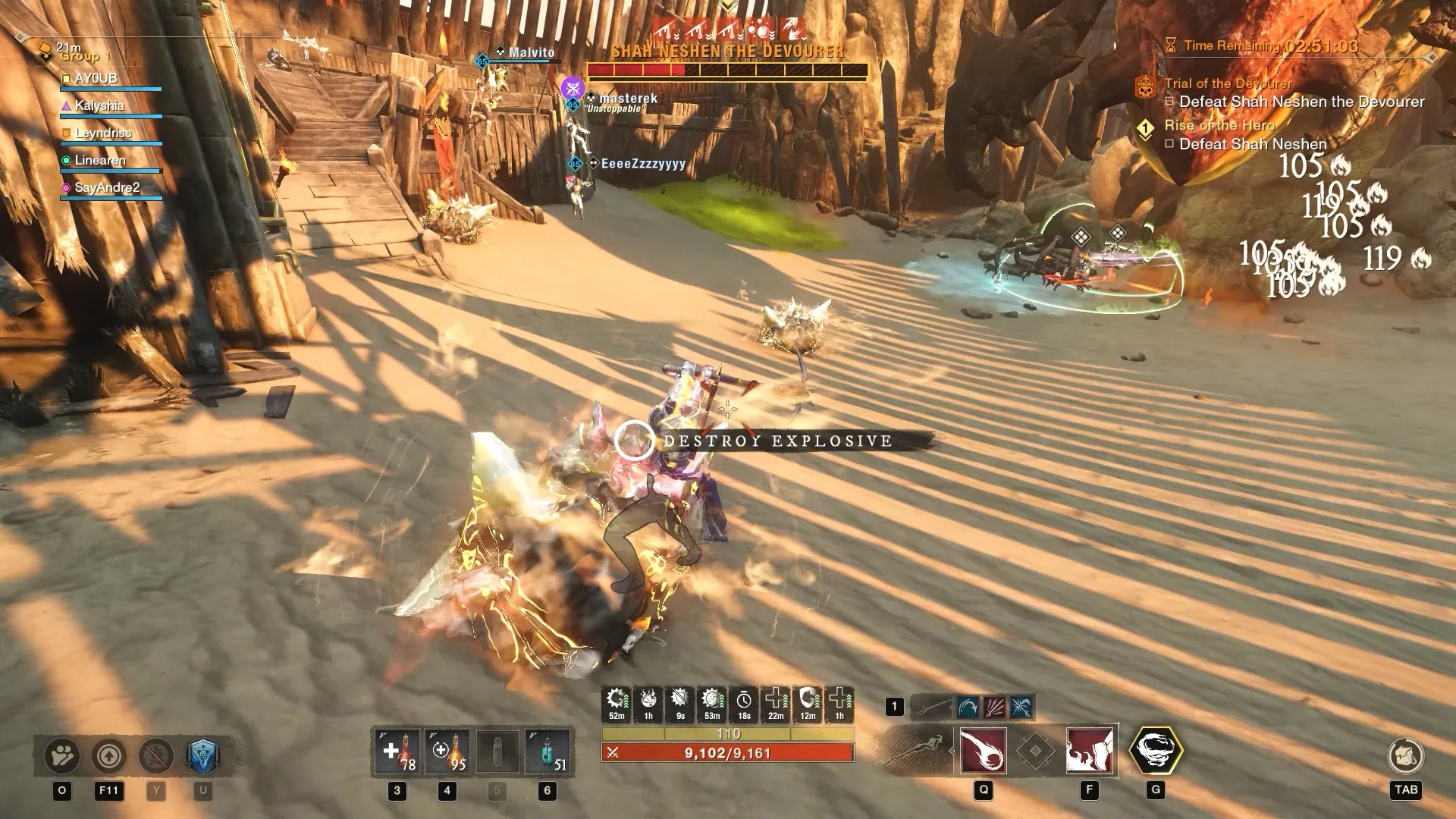Click the 18s clock buff icon
This screenshot has width=1456, height=819.
tap(744, 703)
